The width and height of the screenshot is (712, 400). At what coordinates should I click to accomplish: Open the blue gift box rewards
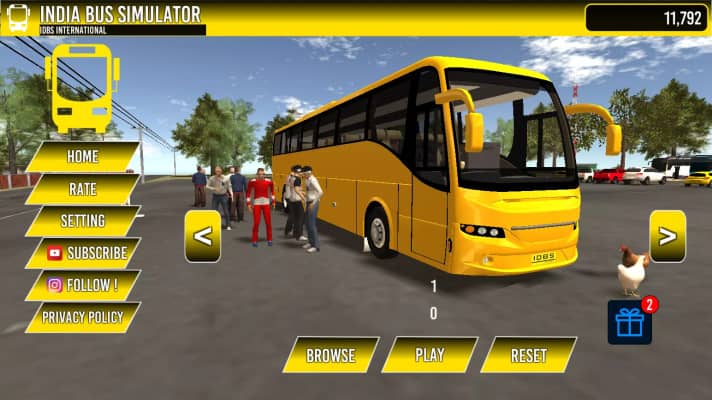629,322
